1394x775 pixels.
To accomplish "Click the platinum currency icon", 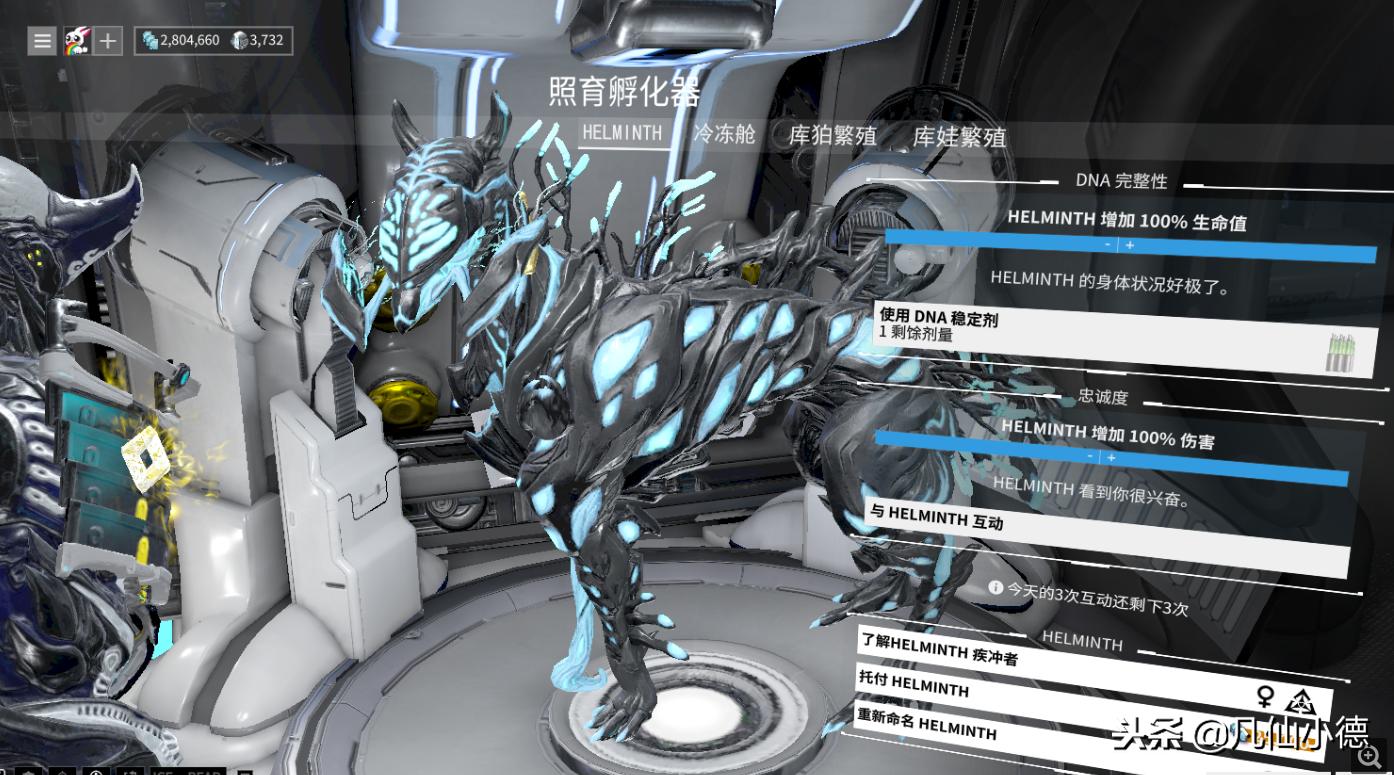I will (x=237, y=40).
